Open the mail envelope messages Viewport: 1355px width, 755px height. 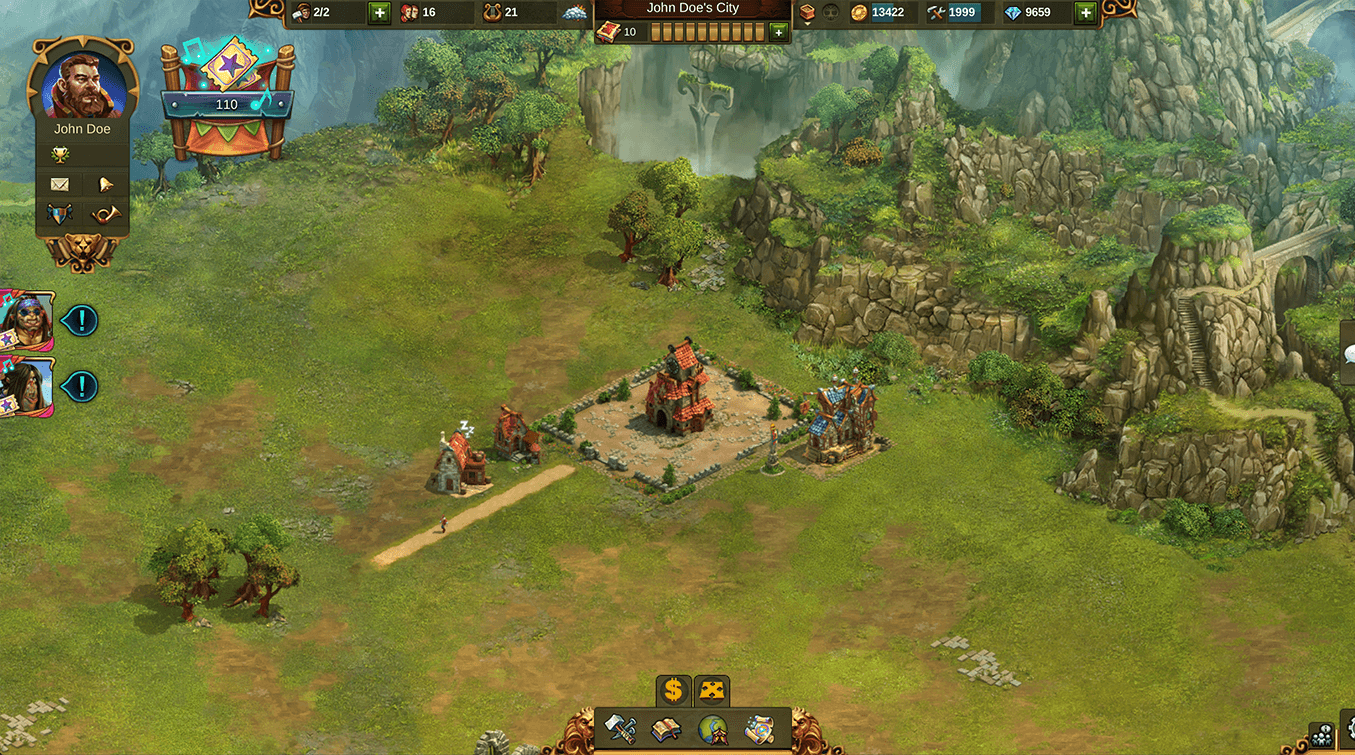tap(60, 185)
